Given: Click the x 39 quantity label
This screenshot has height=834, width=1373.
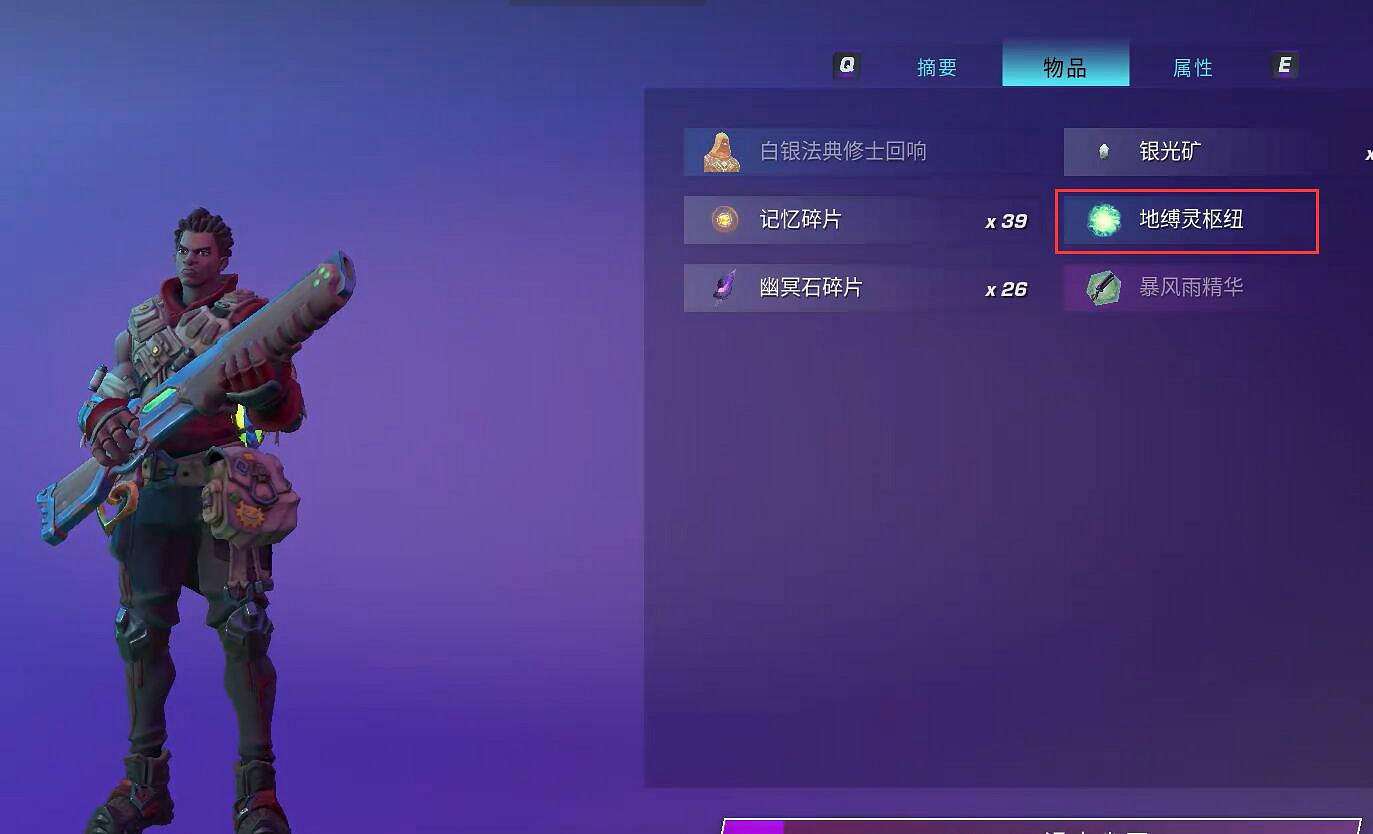Looking at the screenshot, I should coord(1005,220).
